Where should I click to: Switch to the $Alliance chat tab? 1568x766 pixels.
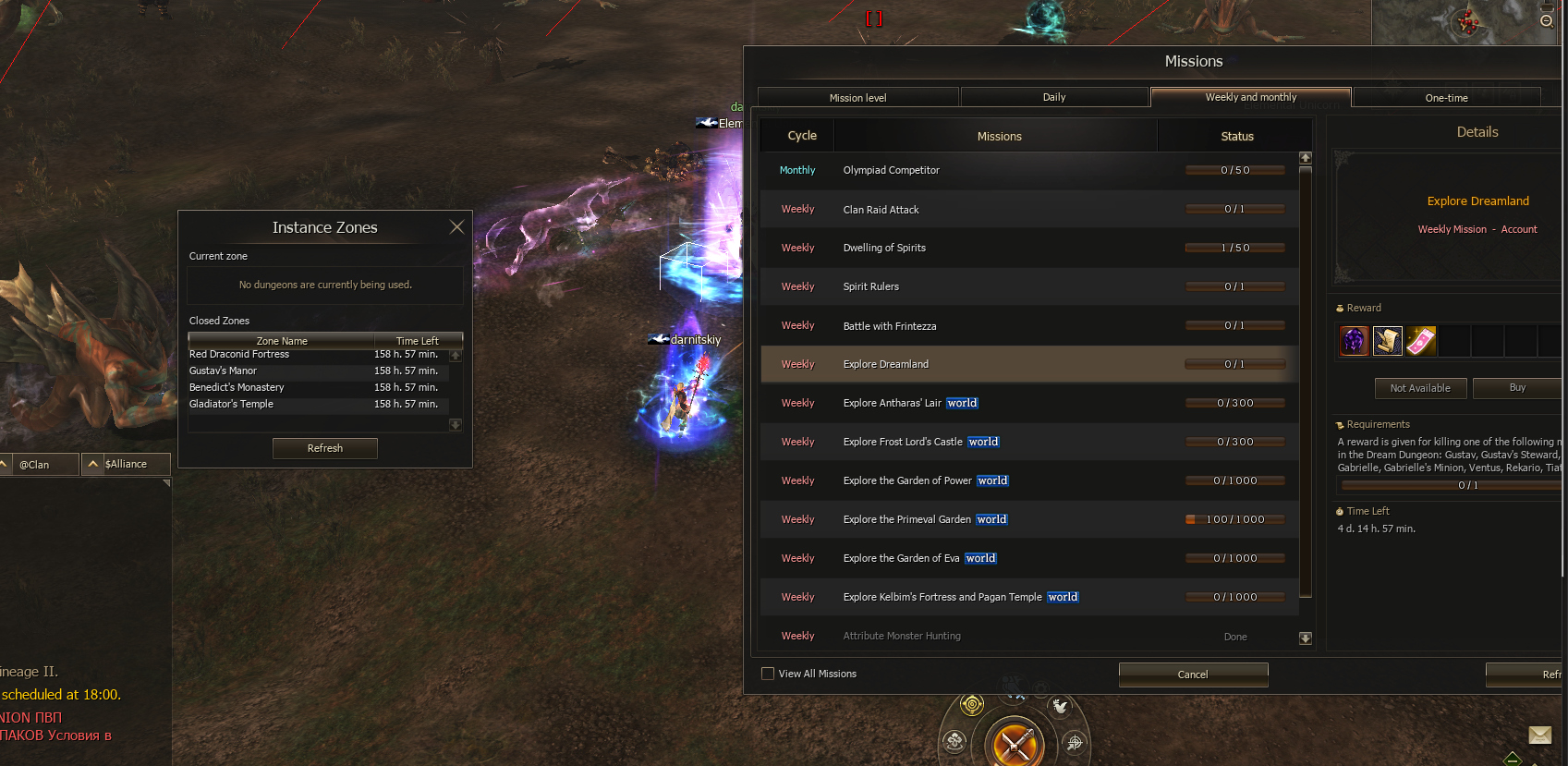tap(126, 464)
